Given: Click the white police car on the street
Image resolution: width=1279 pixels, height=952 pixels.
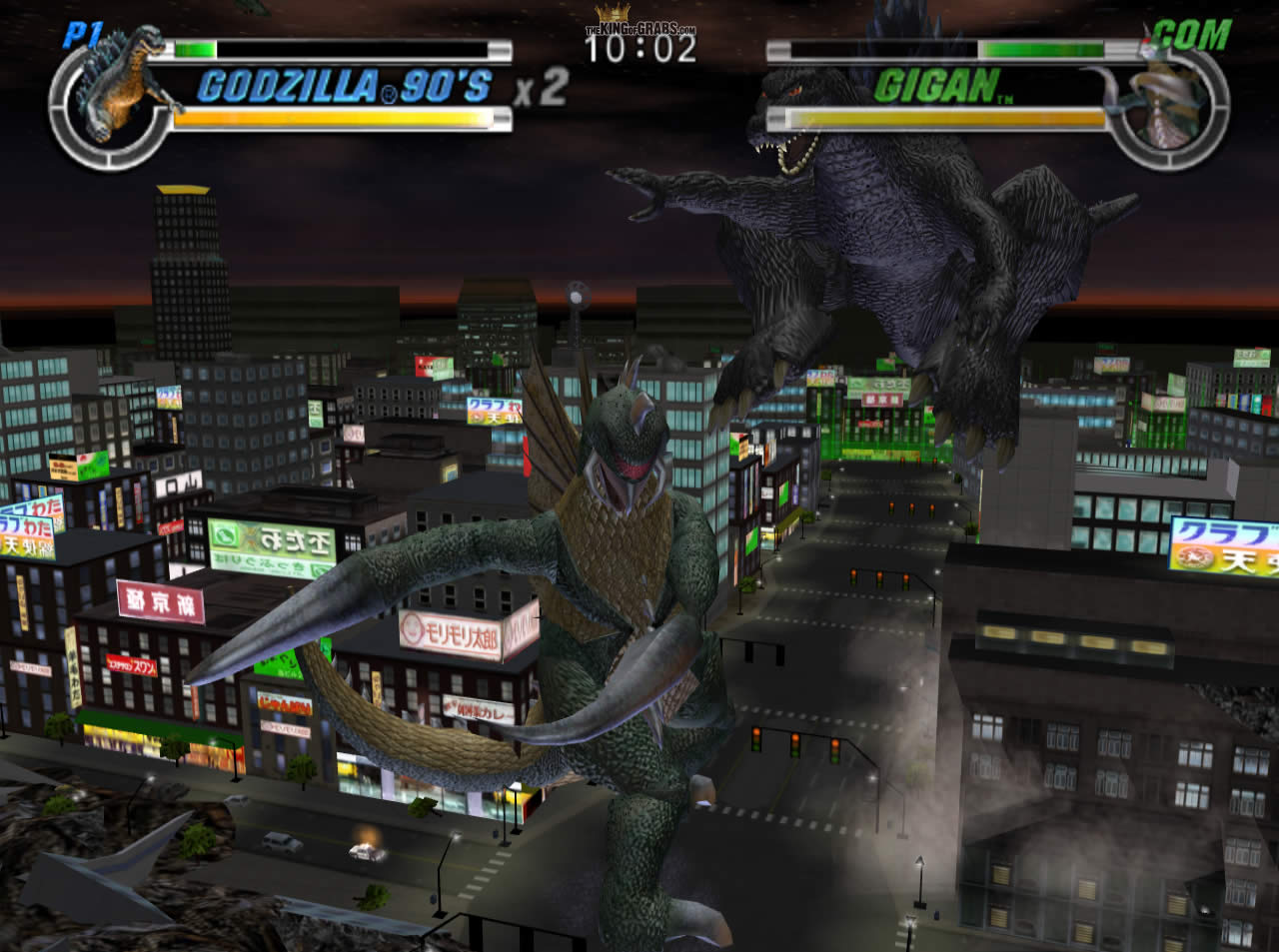Looking at the screenshot, I should [361, 853].
